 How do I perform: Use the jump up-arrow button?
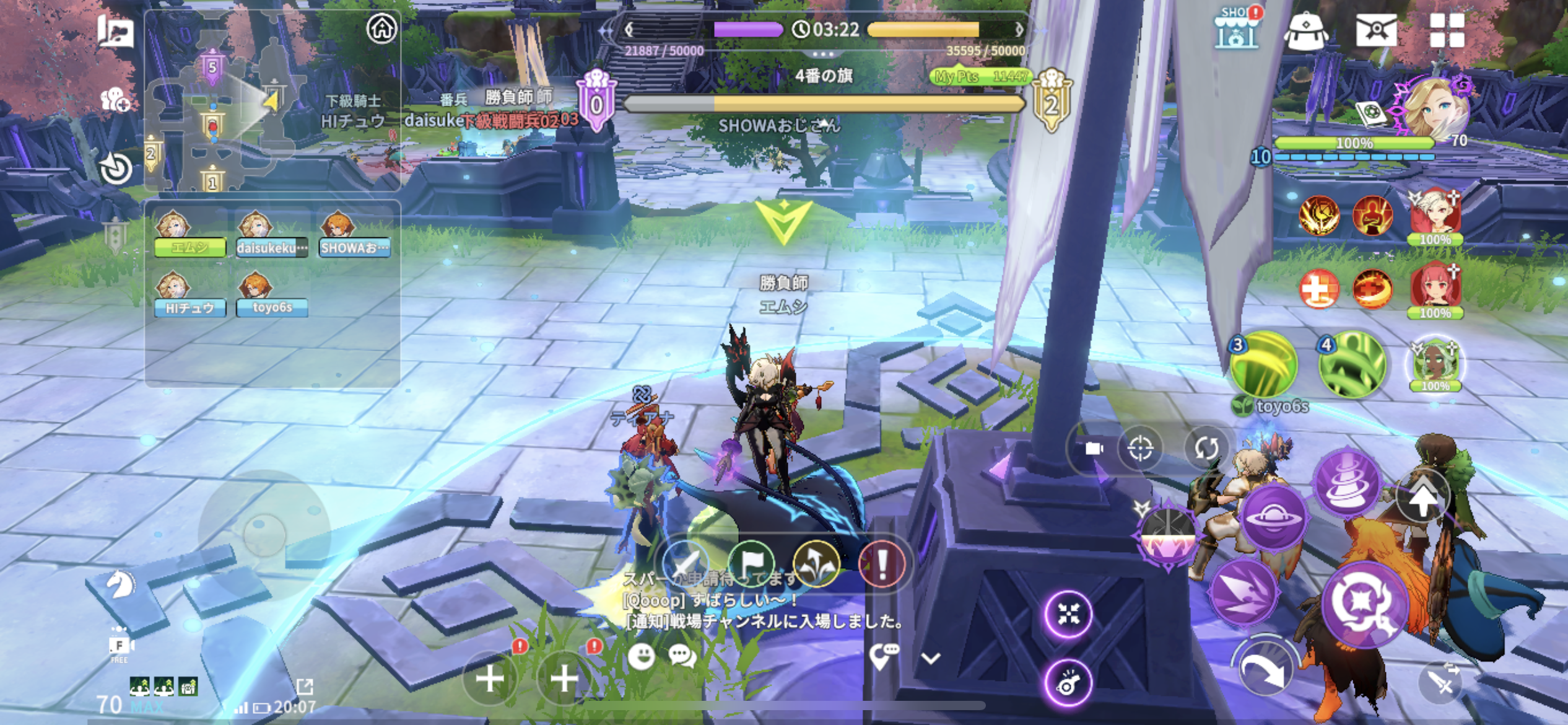[x=1424, y=498]
